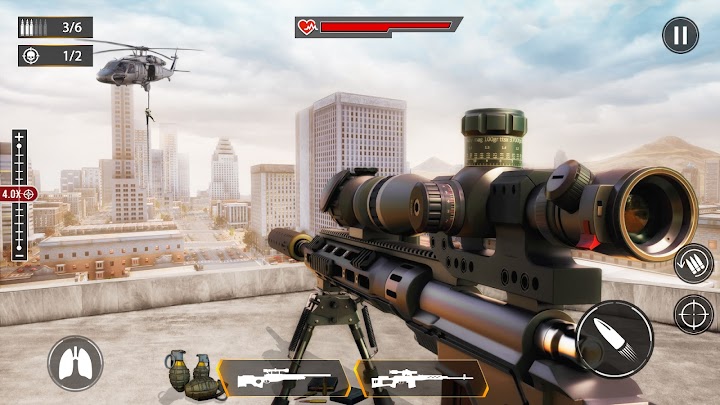Viewport: 720px width, 405px height.
Task: Select the grenades slot
Action: coord(190,374)
